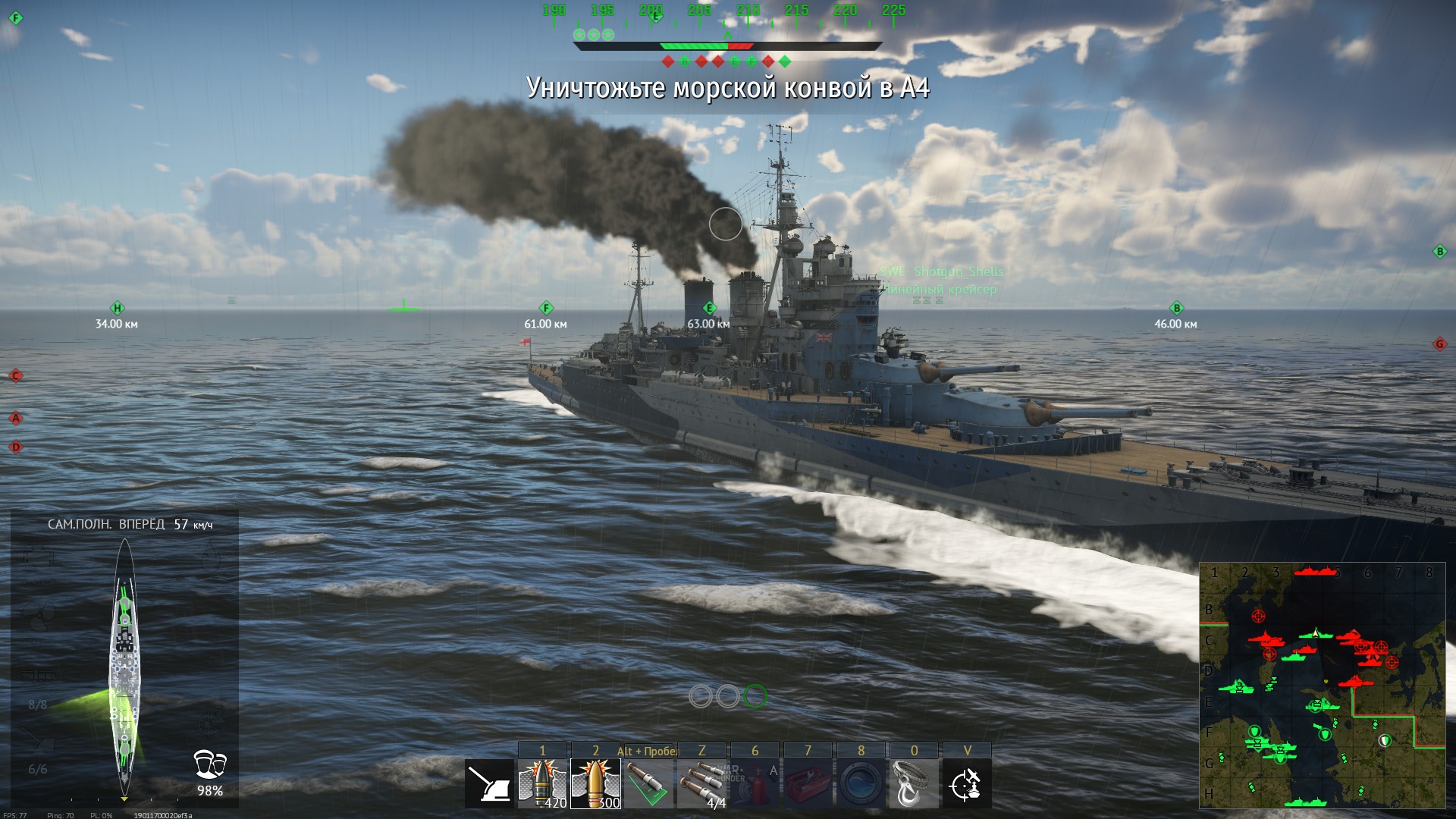Screen dimensions: 1456x819
Task: Use the fire extinguisher action
Action: [x=755, y=783]
